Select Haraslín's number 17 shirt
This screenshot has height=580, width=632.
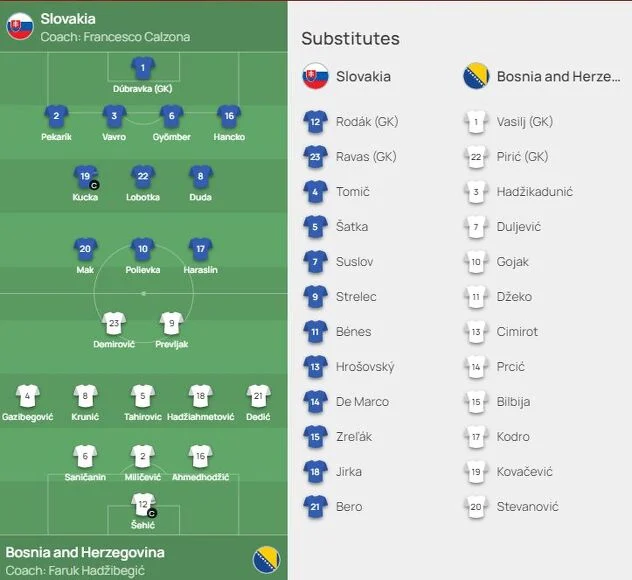point(200,249)
